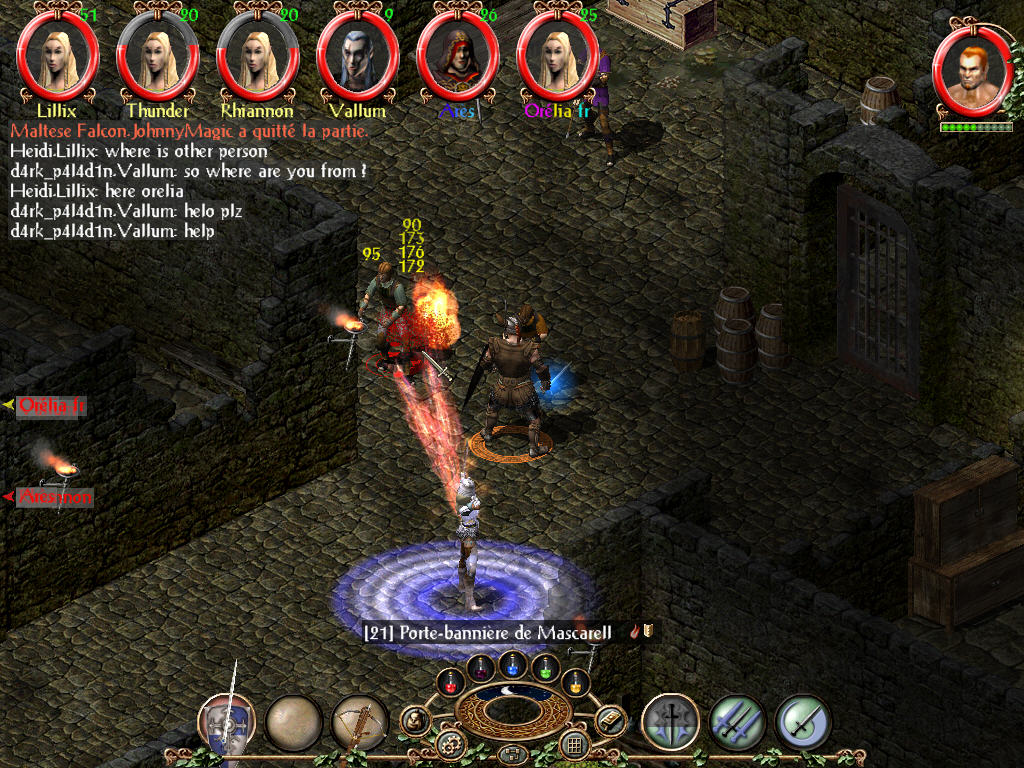Open the character portrait button

[x=416, y=720]
